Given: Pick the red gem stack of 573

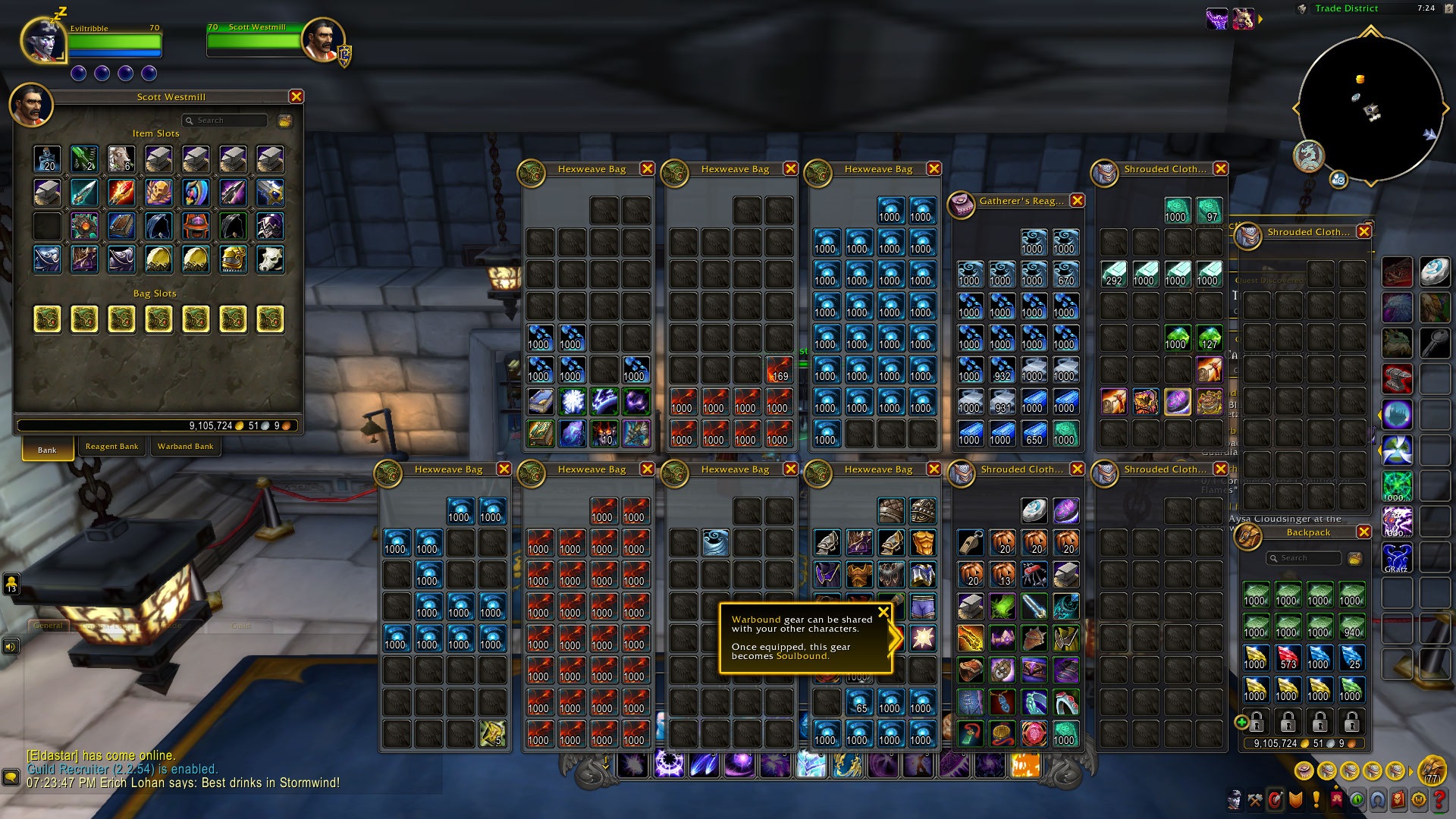Looking at the screenshot, I should click(x=1288, y=657).
